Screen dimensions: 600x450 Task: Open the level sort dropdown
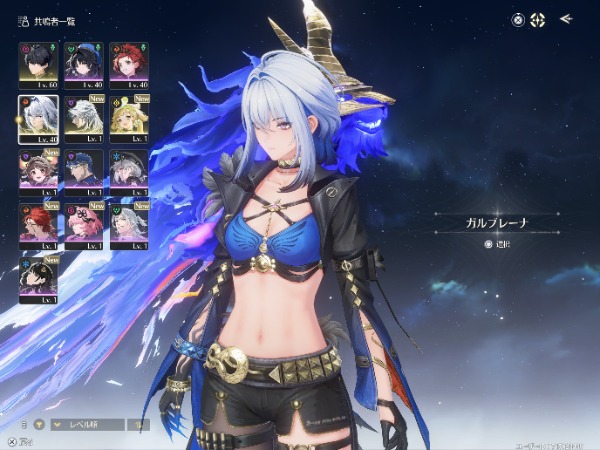(x=86, y=424)
